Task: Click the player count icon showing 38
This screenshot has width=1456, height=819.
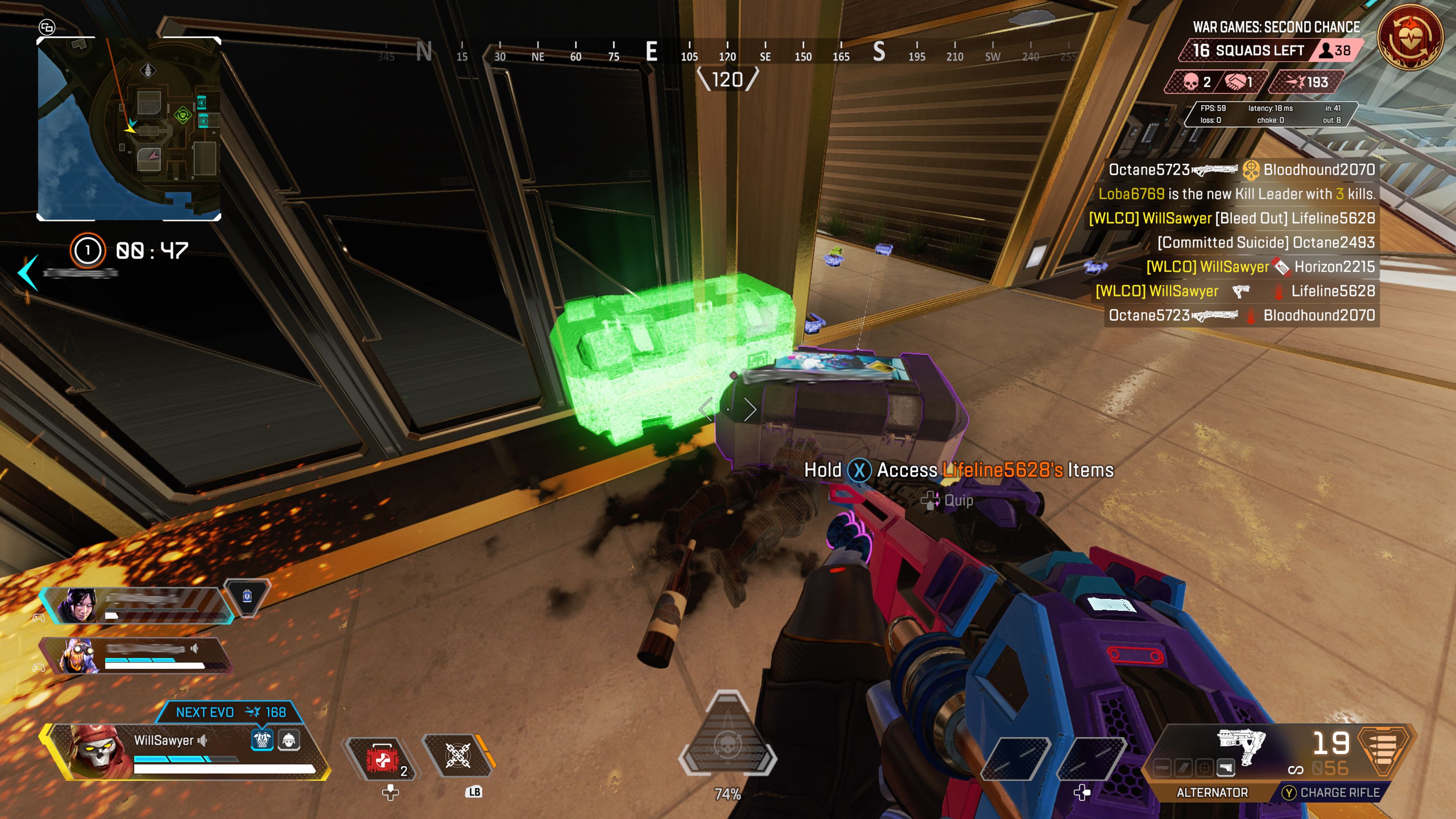Action: point(1326,50)
